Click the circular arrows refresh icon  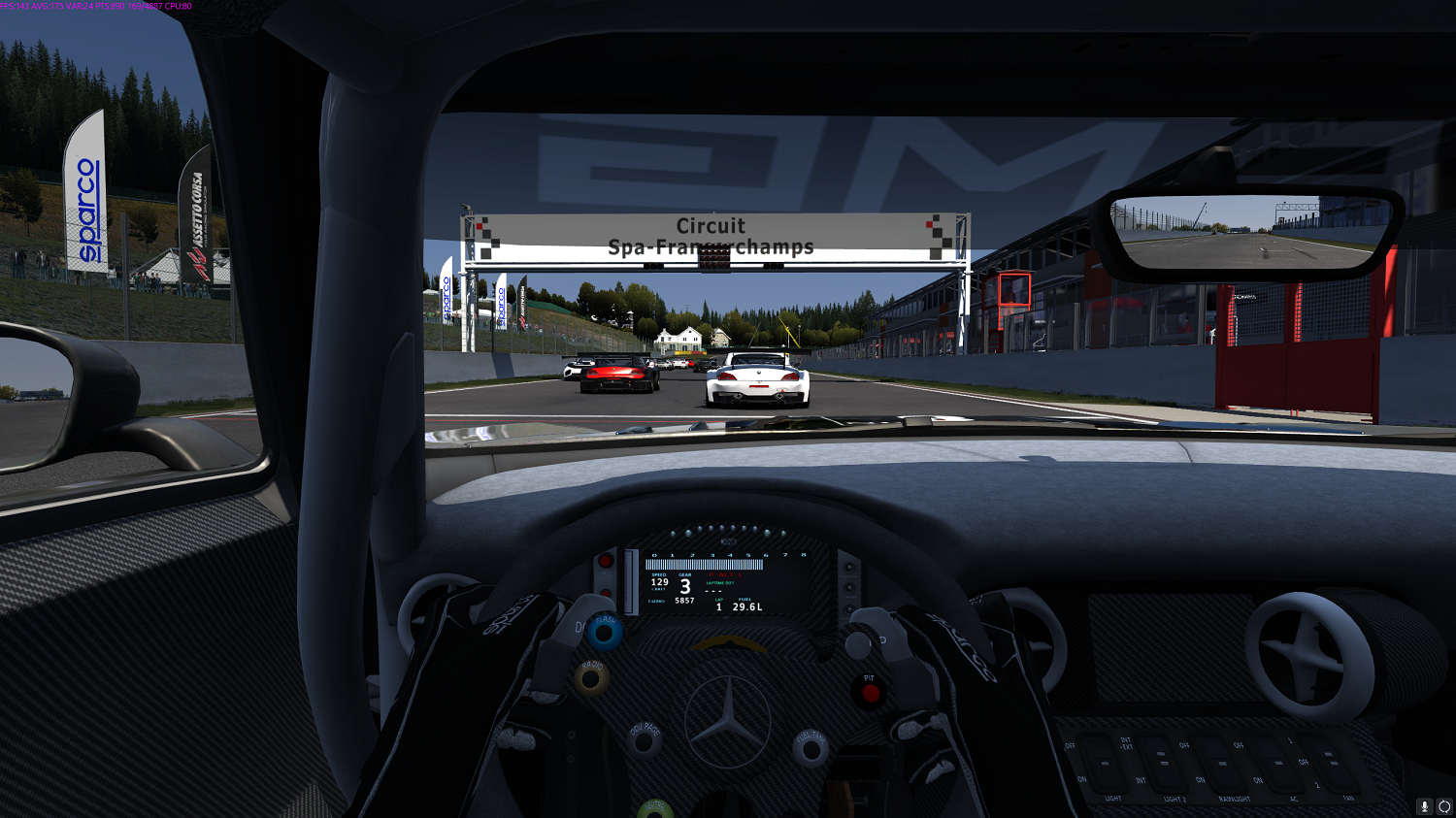pyautogui.click(x=1444, y=806)
